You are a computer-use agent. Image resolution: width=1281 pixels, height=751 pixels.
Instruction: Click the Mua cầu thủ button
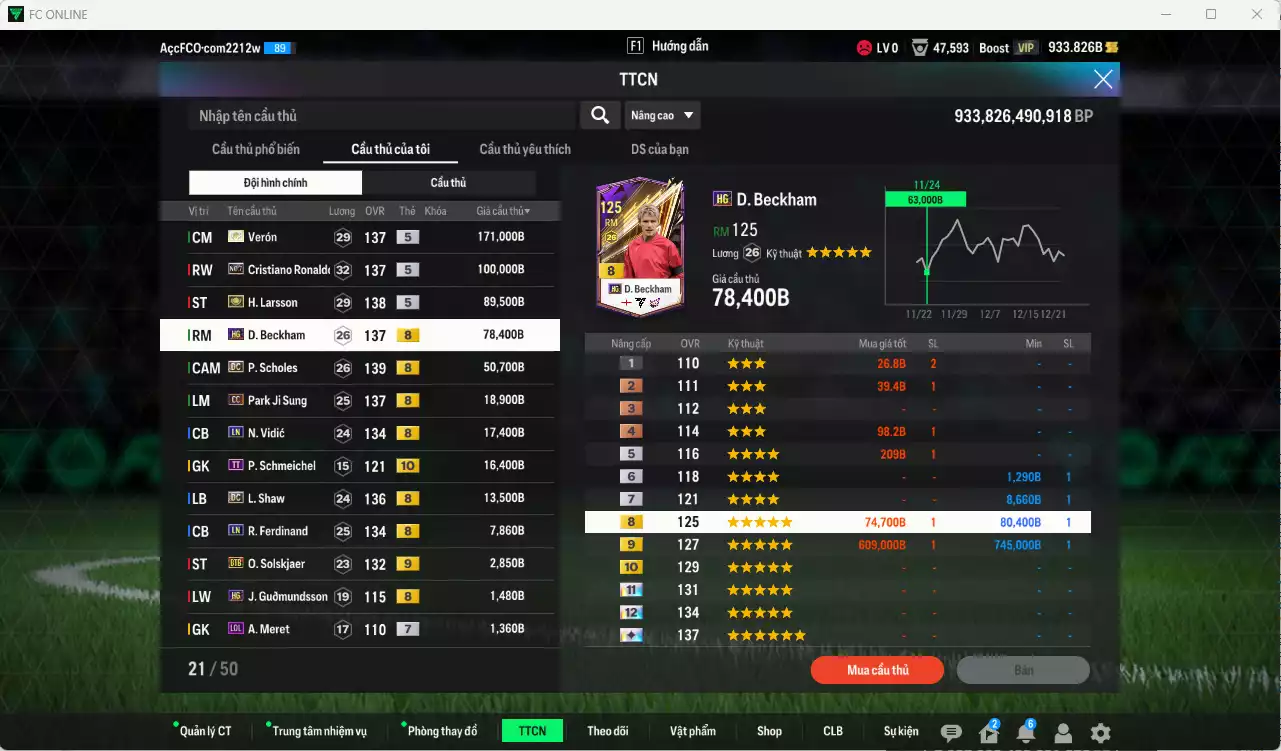tap(877, 670)
